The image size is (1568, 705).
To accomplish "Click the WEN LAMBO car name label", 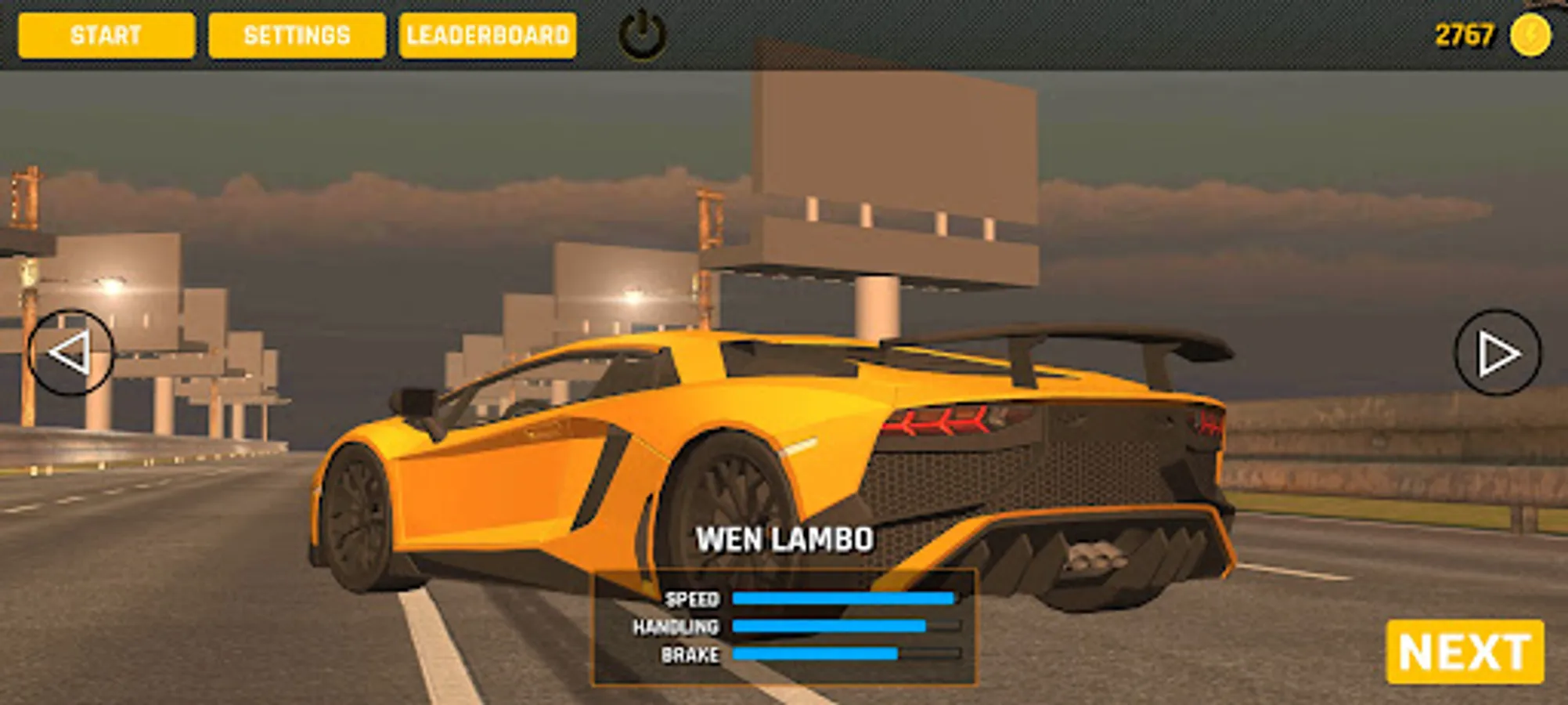I will pos(785,539).
